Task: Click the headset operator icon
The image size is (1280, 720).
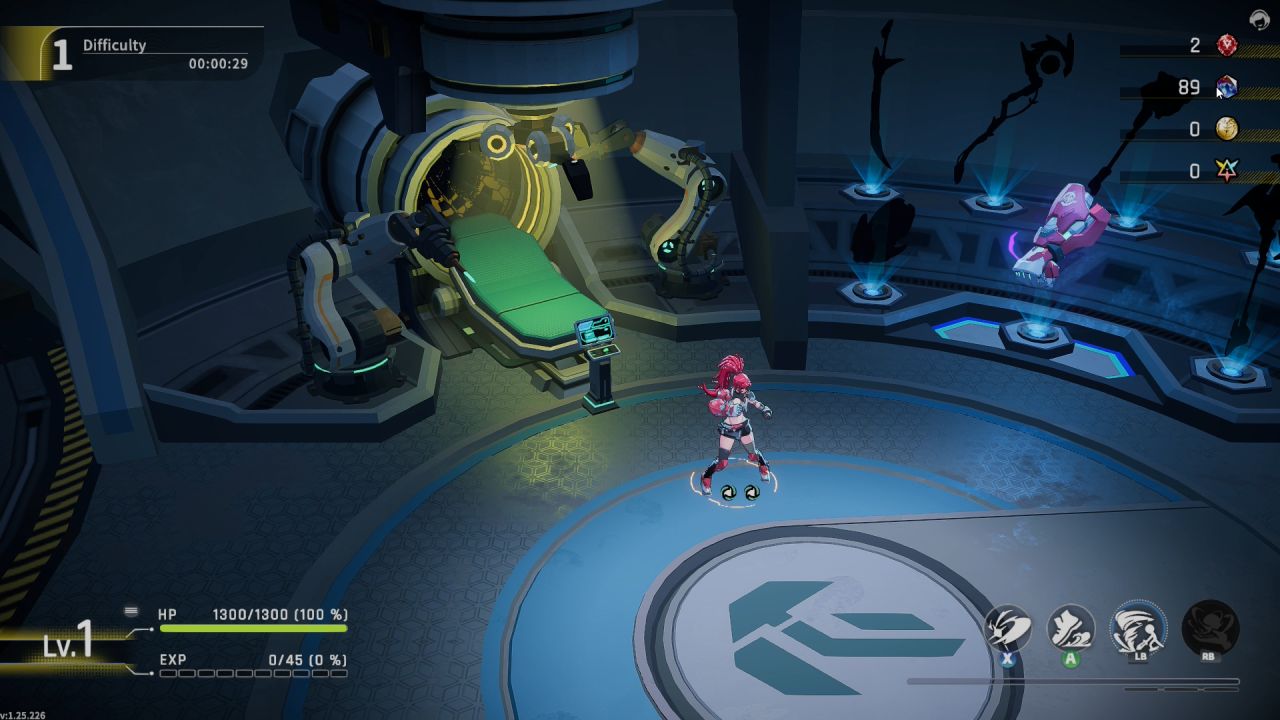Action: click(1259, 19)
